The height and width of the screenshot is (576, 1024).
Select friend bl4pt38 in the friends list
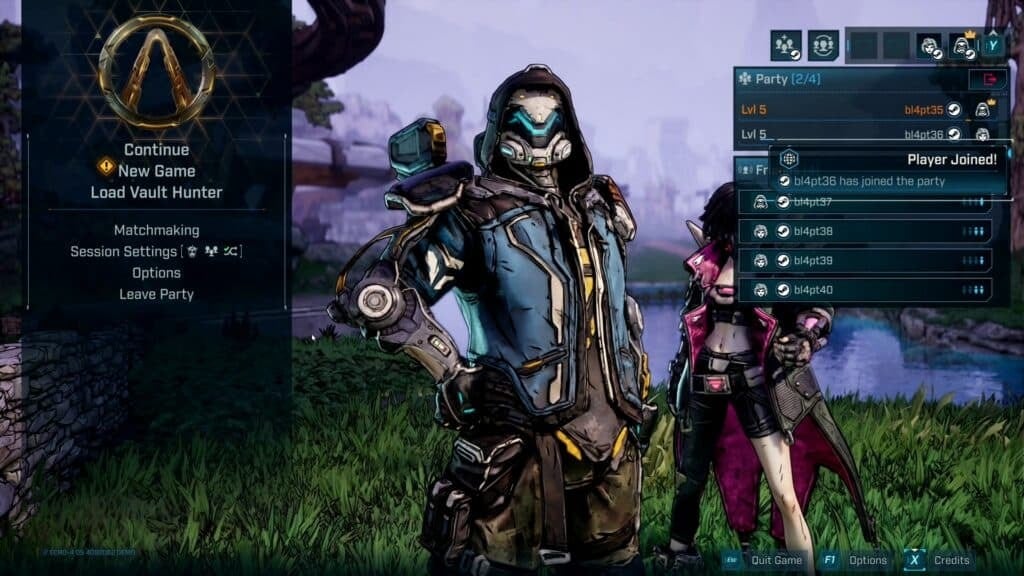coord(865,231)
